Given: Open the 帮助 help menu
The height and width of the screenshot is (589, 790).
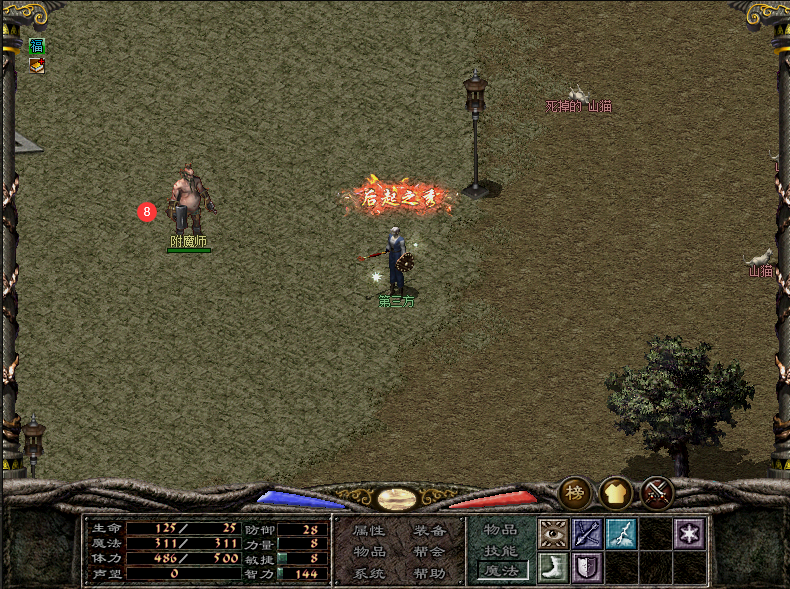Looking at the screenshot, I should point(430,573).
